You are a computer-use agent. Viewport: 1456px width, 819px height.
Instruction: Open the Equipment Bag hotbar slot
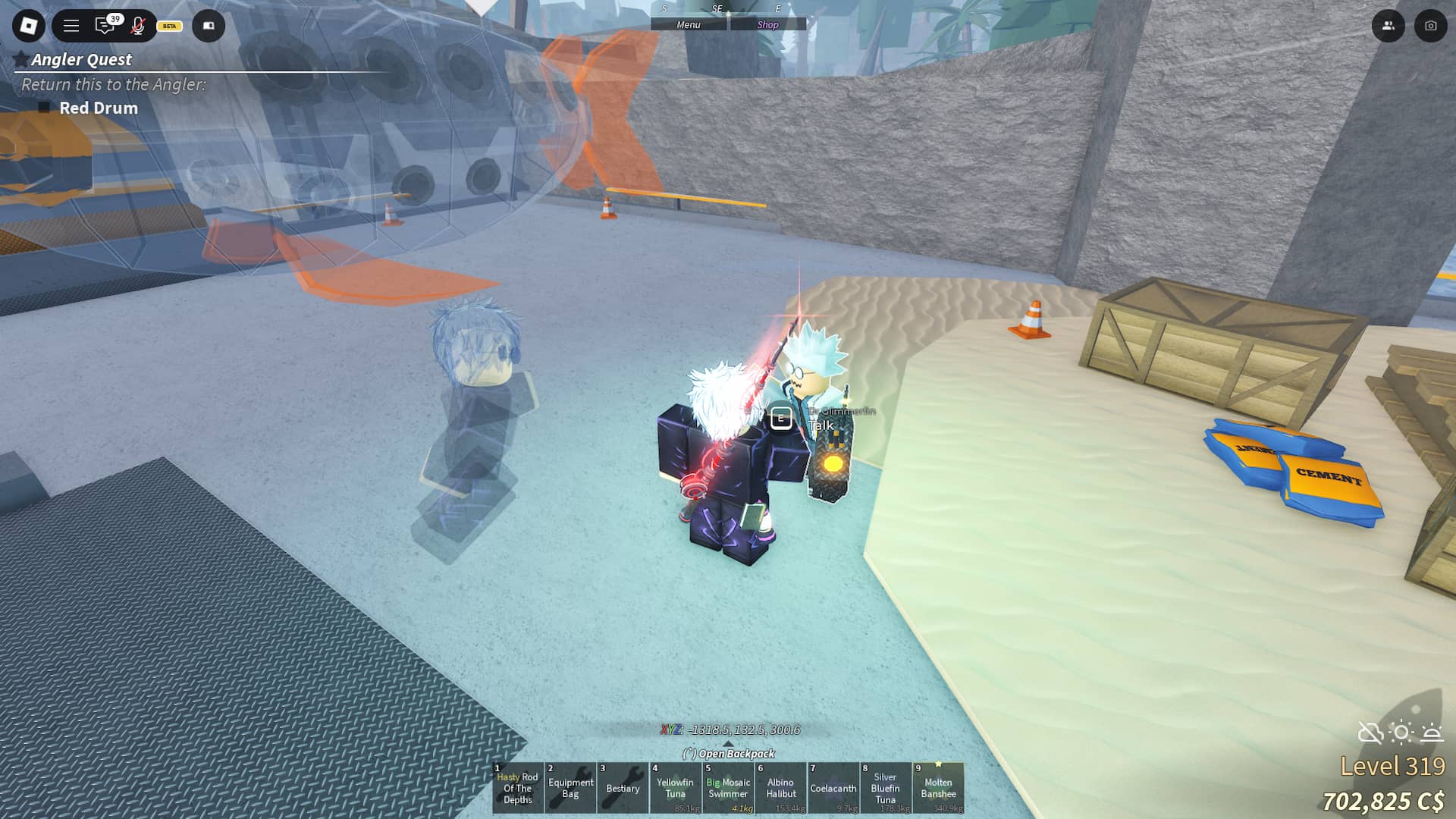(x=570, y=788)
